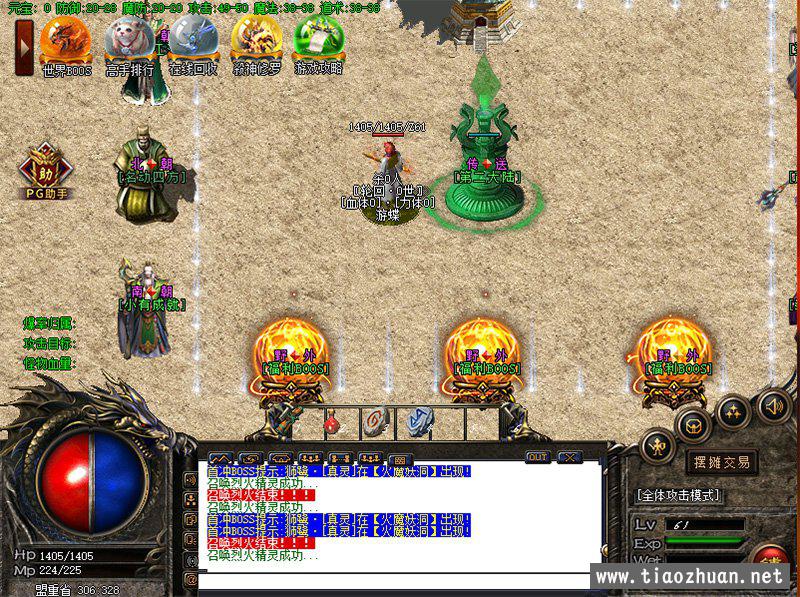Viewport: 800px width, 597px height.
Task: Click the OUT button above the chat
Action: [x=538, y=457]
